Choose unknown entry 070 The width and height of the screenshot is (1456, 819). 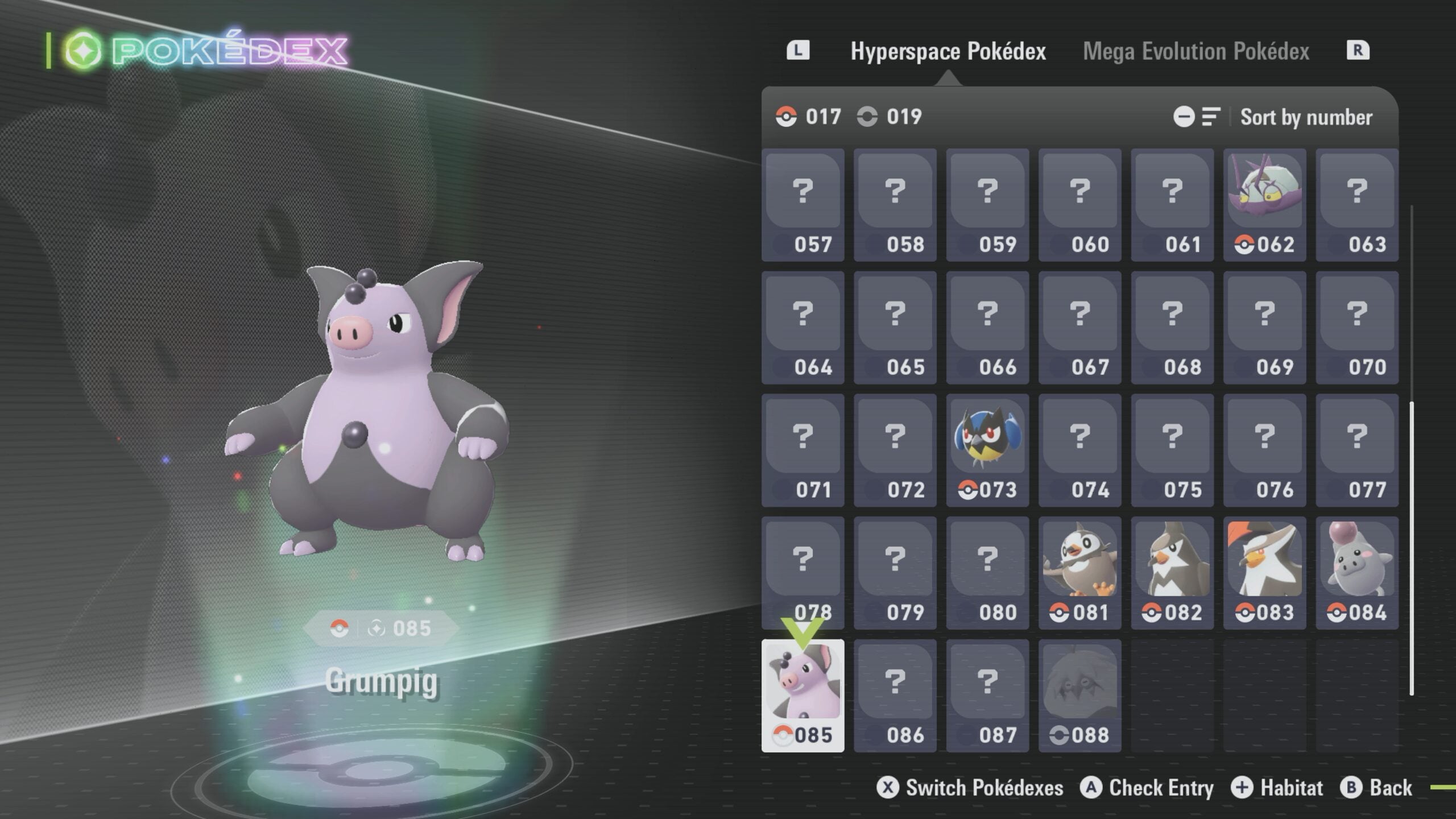pyautogui.click(x=1356, y=328)
